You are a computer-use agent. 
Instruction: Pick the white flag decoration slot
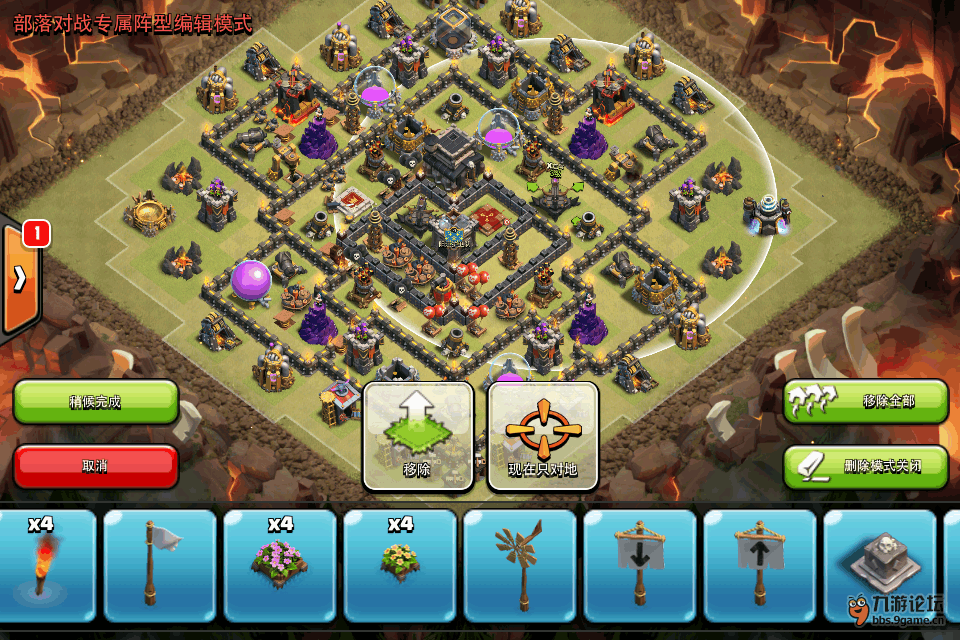click(160, 565)
